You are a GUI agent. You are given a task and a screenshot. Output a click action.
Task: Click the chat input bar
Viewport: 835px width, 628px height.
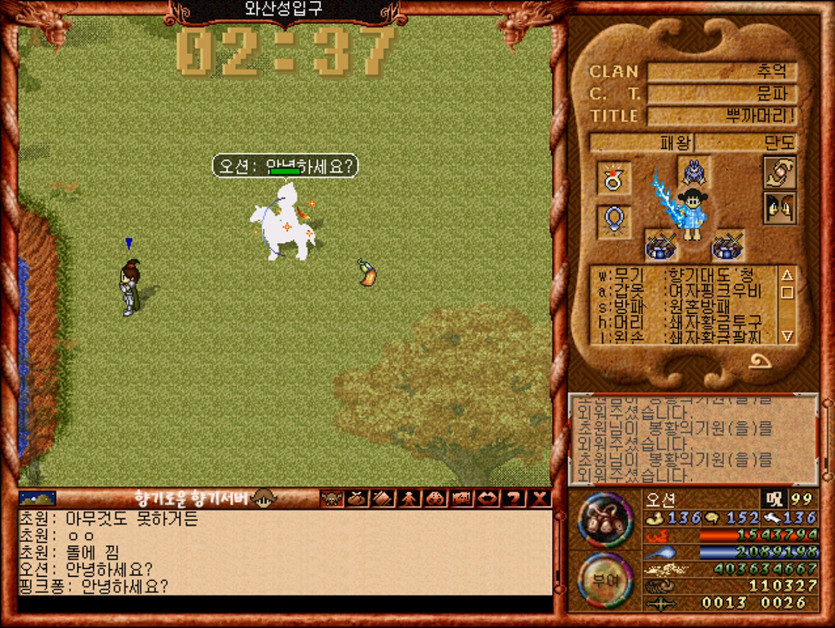click(x=284, y=605)
